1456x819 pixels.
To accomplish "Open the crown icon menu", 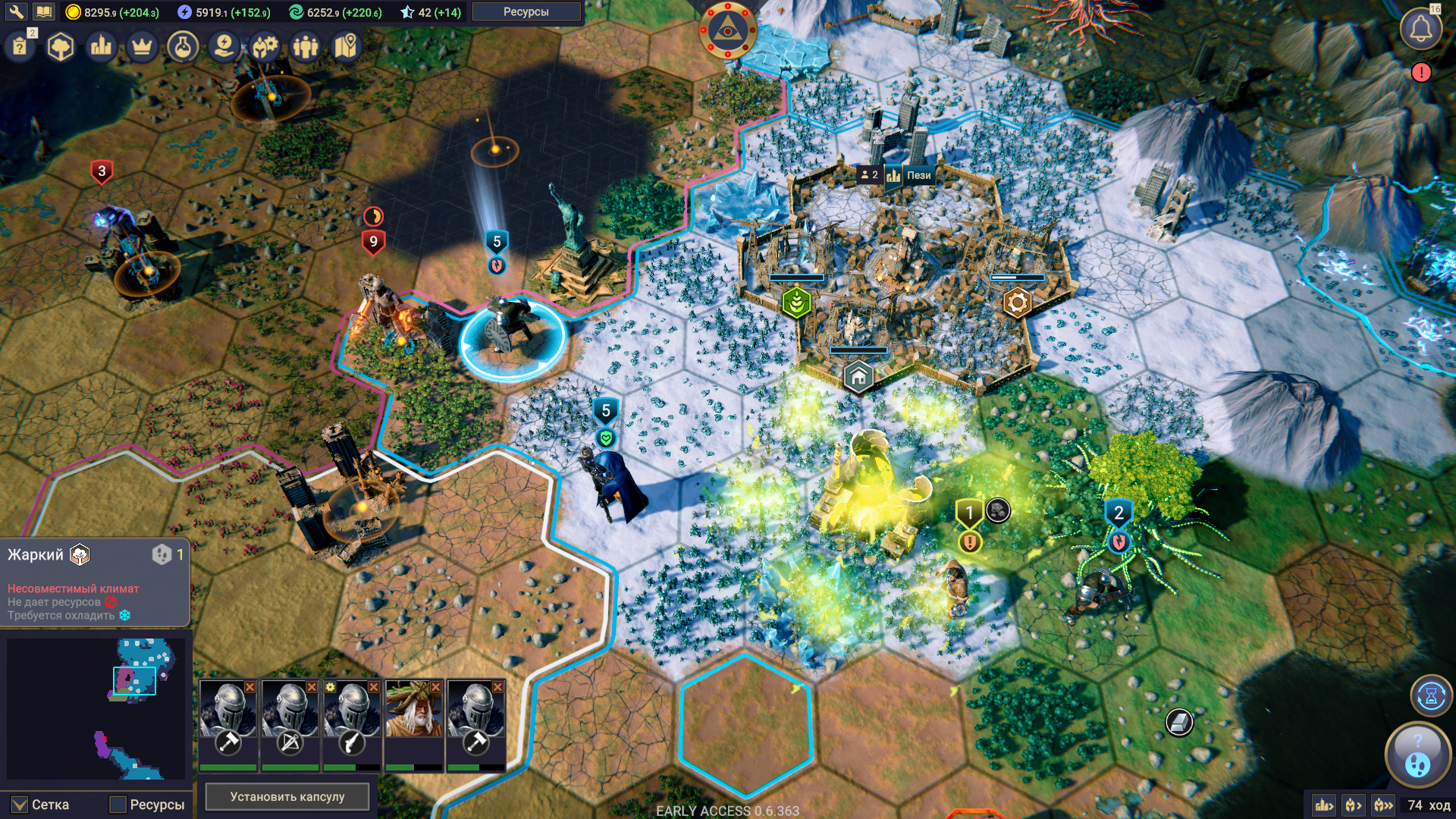I will 142,47.
